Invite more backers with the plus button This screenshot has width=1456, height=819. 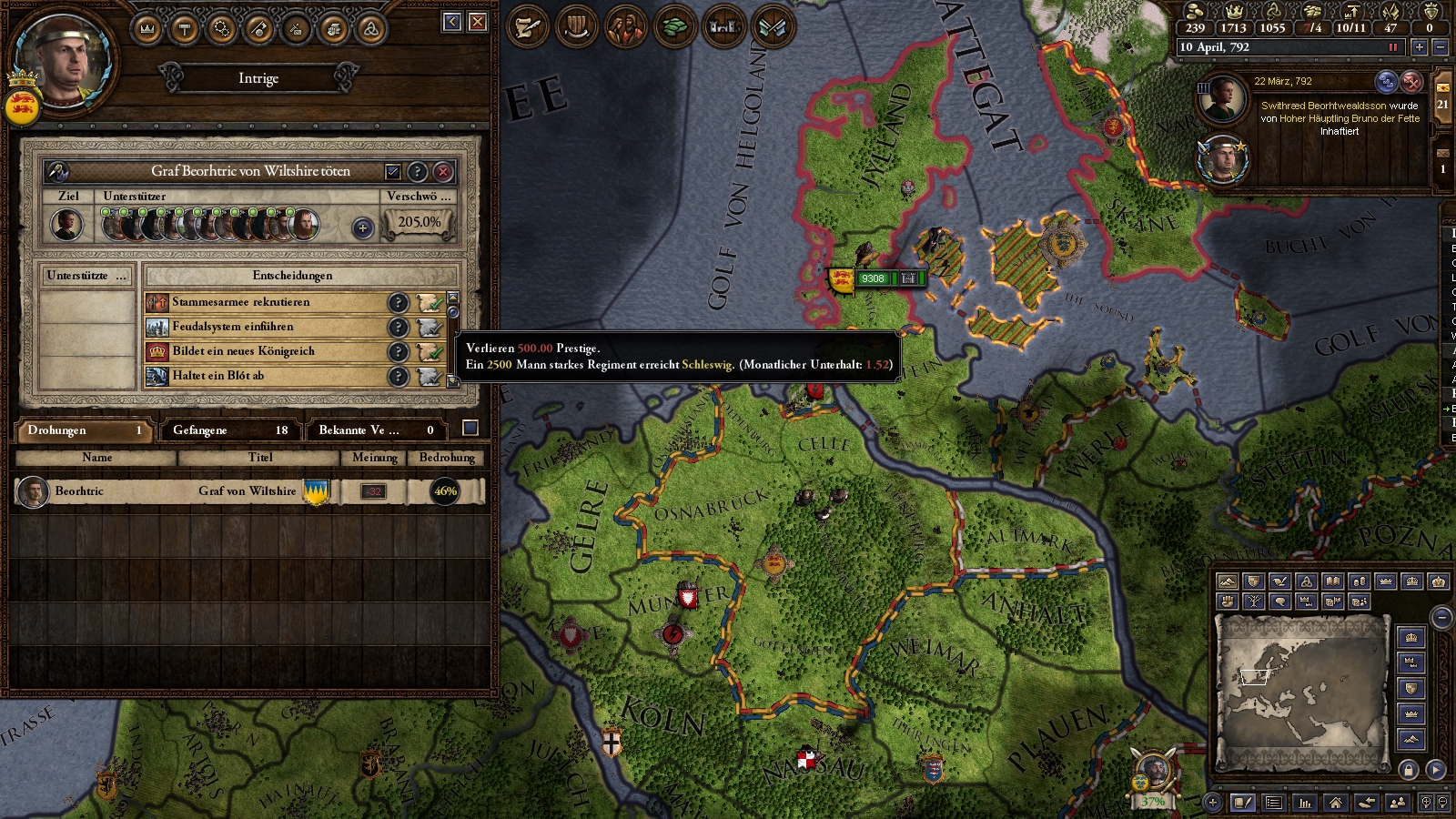(x=362, y=227)
